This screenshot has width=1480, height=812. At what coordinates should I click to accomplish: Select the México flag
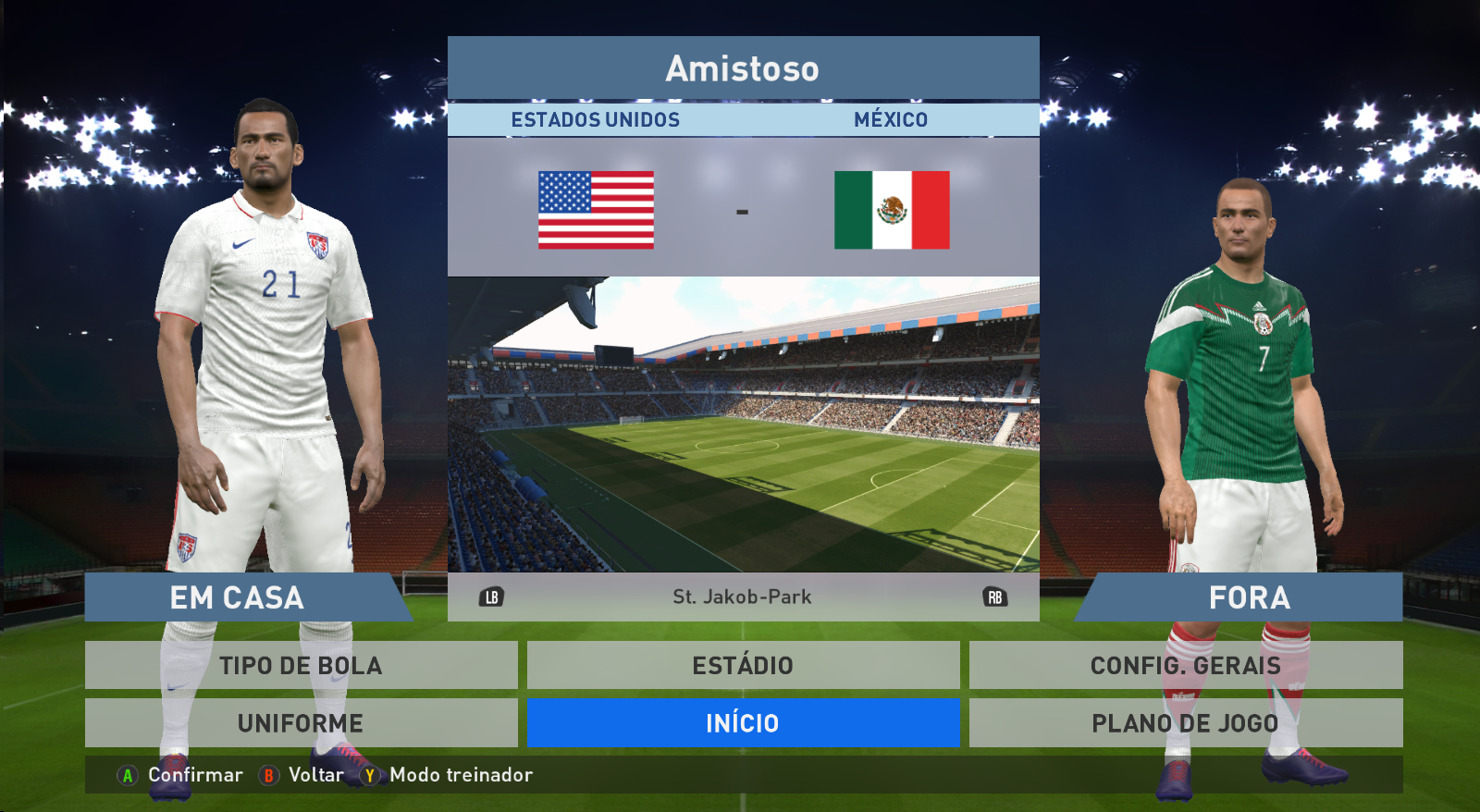click(x=892, y=210)
